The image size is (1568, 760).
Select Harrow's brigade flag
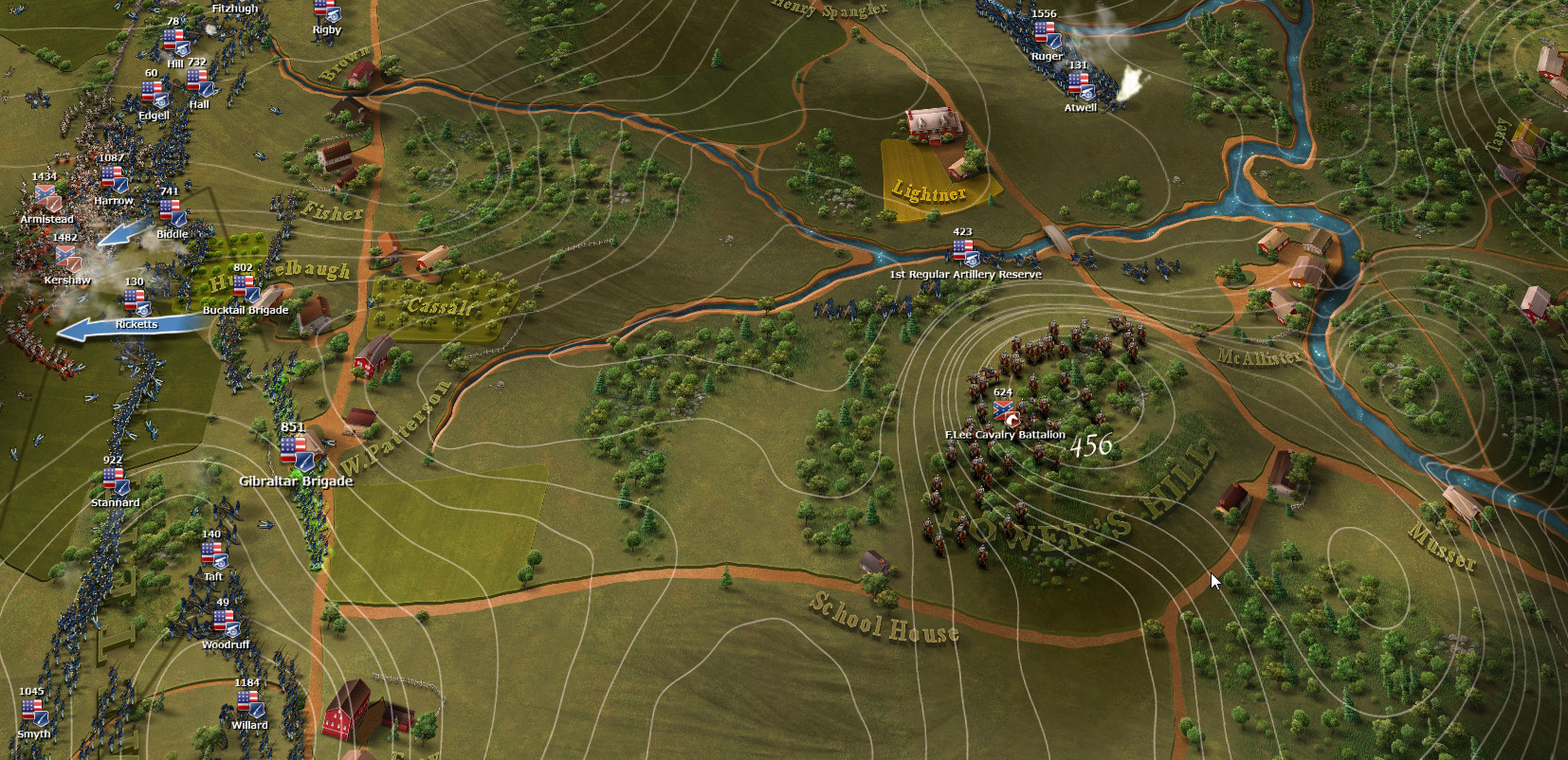pyautogui.click(x=114, y=179)
